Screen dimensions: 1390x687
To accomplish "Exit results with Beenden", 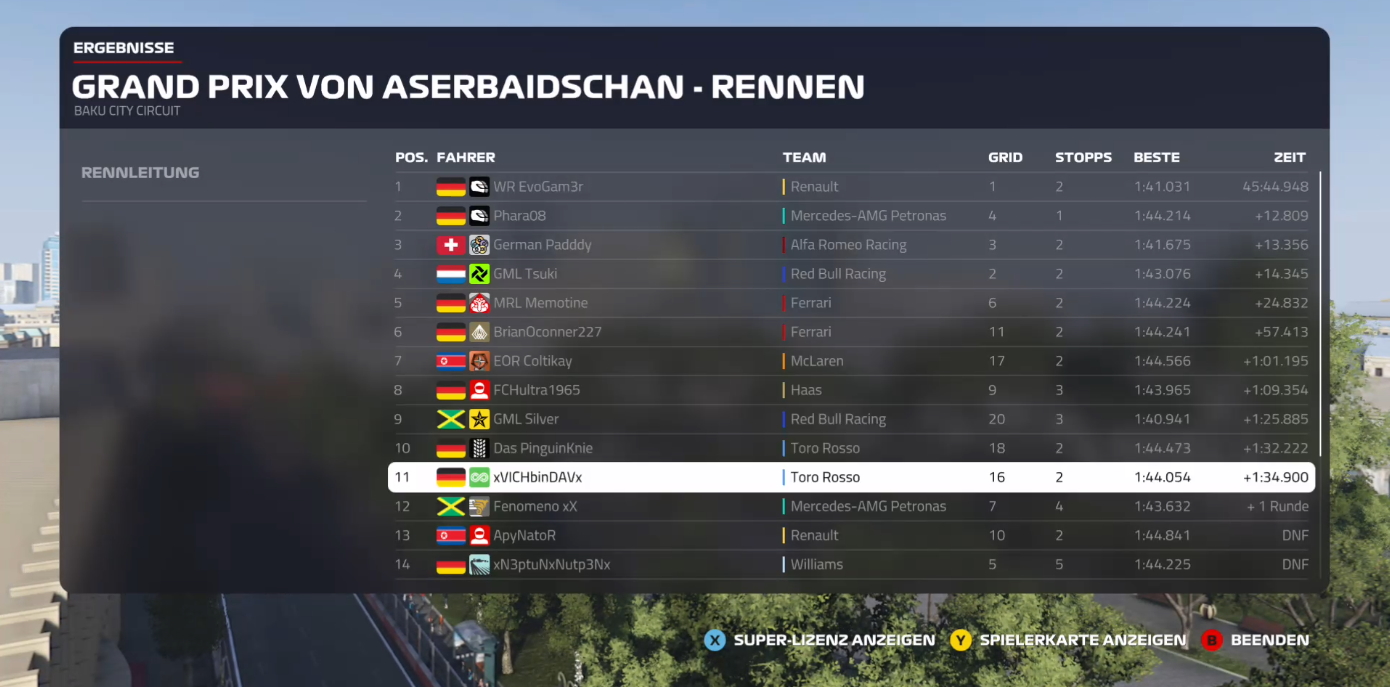I will [1256, 640].
